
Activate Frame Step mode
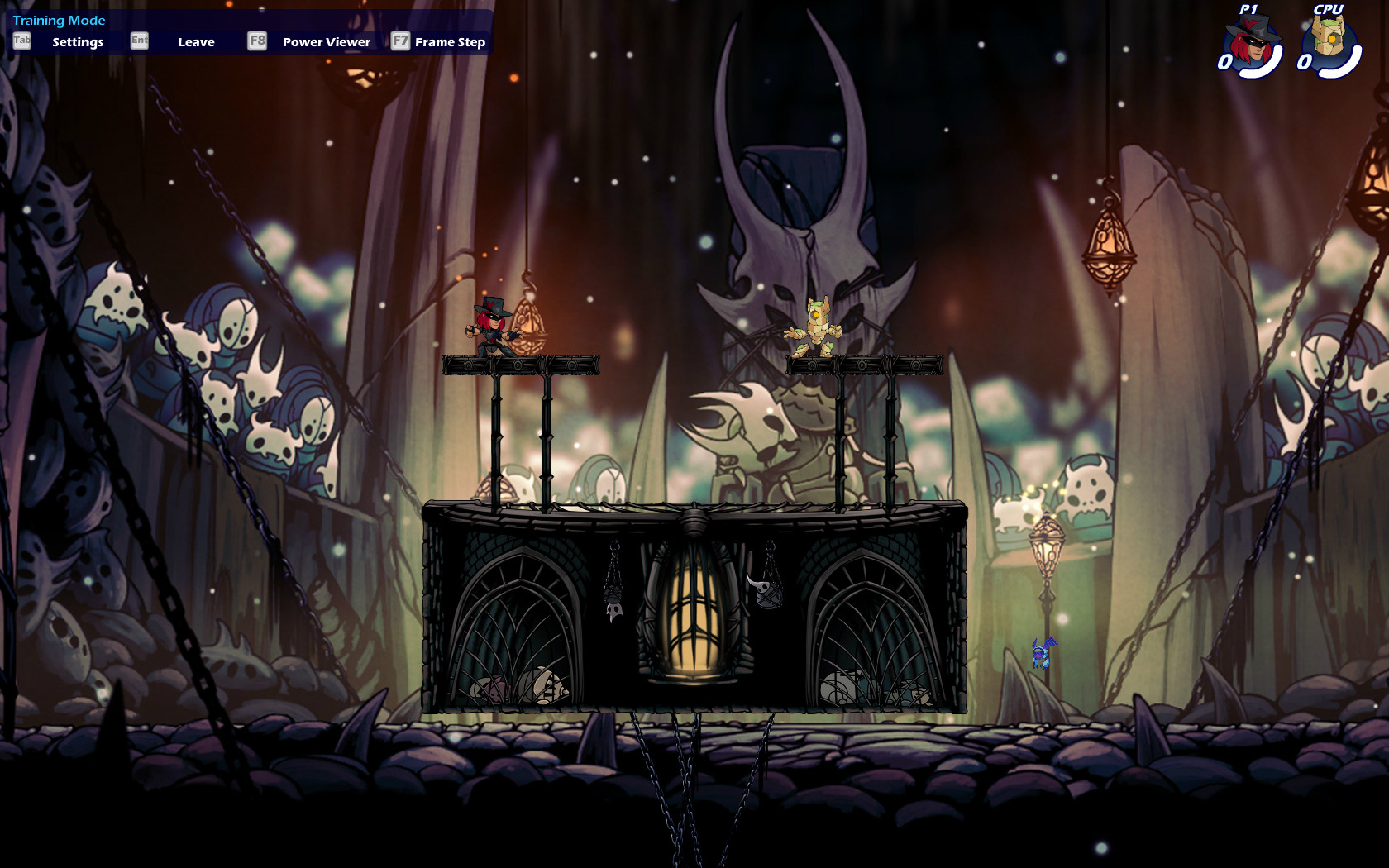coord(450,41)
